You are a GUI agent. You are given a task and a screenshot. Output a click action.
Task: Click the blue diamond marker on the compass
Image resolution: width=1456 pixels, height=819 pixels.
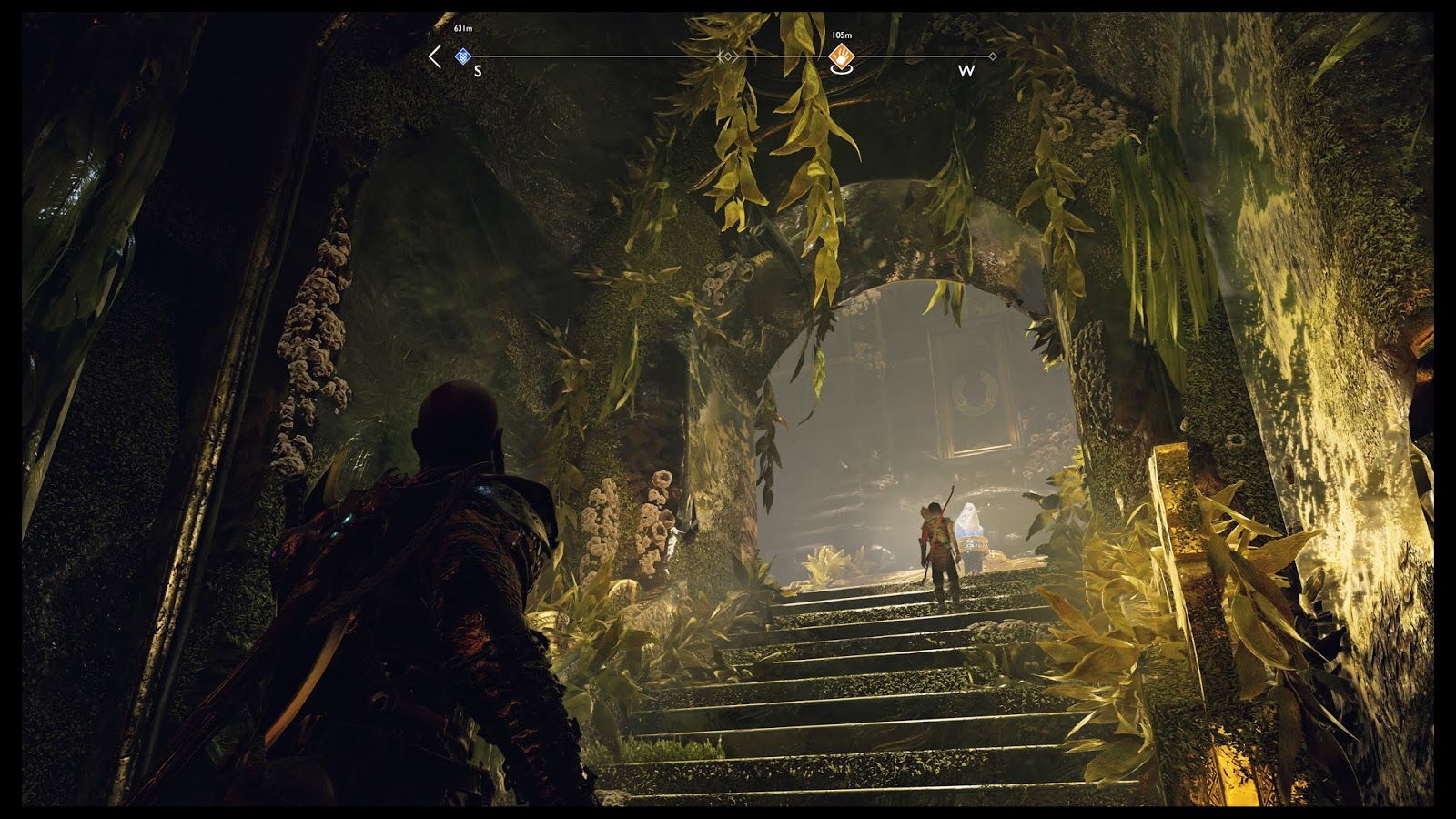pyautogui.click(x=463, y=56)
